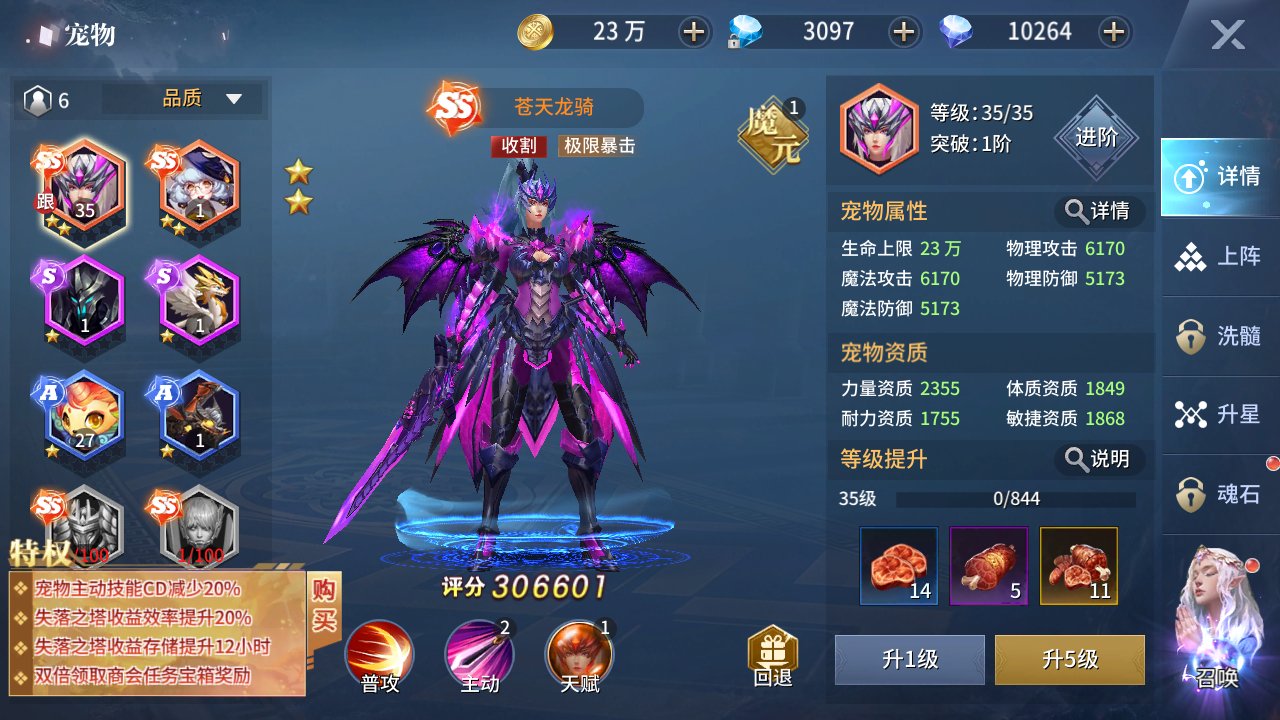Show the 等级提升 说明 explanation
The height and width of the screenshot is (720, 1280).
coord(1098,459)
